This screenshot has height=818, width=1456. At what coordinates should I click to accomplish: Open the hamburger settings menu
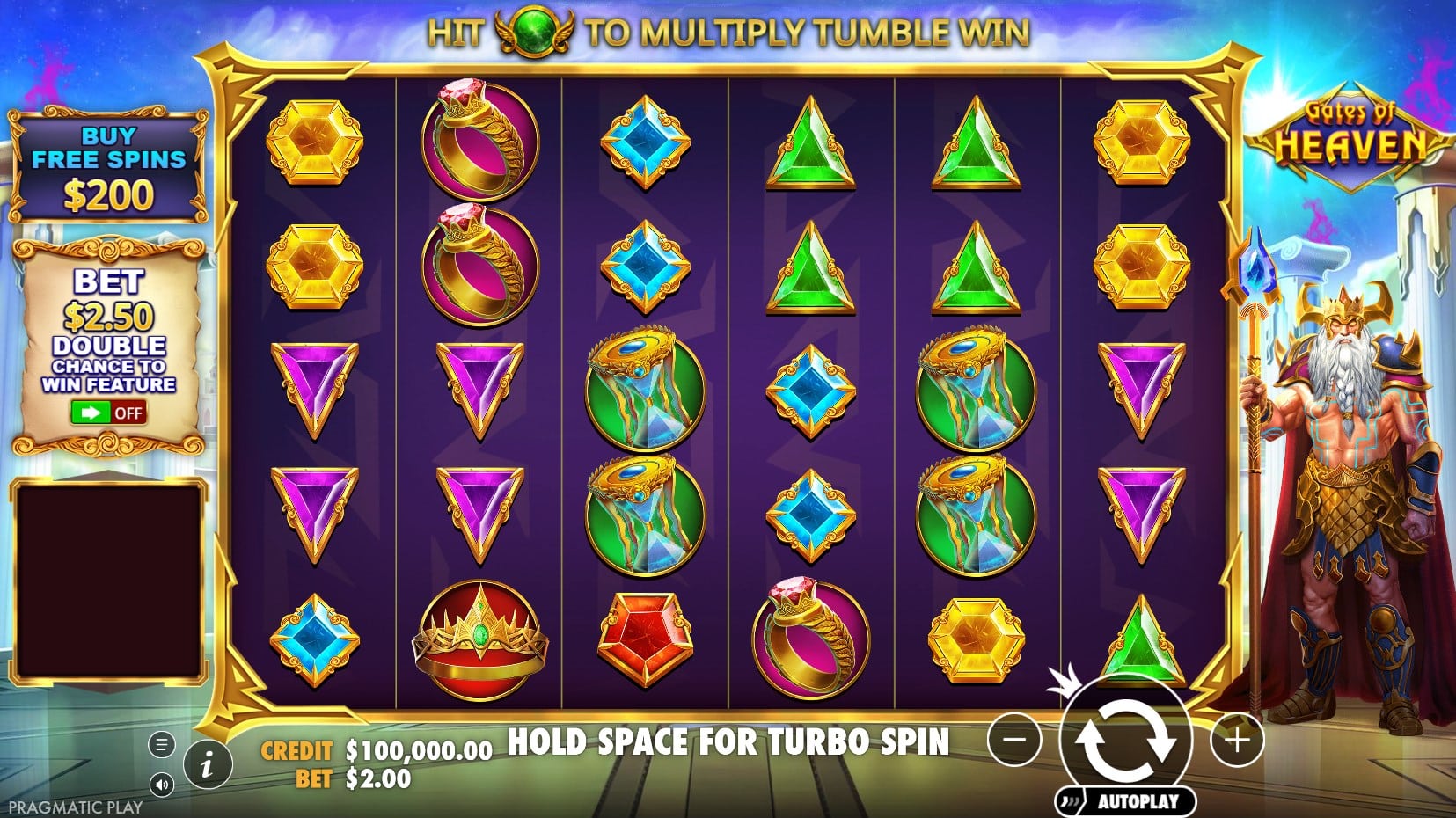tap(161, 745)
